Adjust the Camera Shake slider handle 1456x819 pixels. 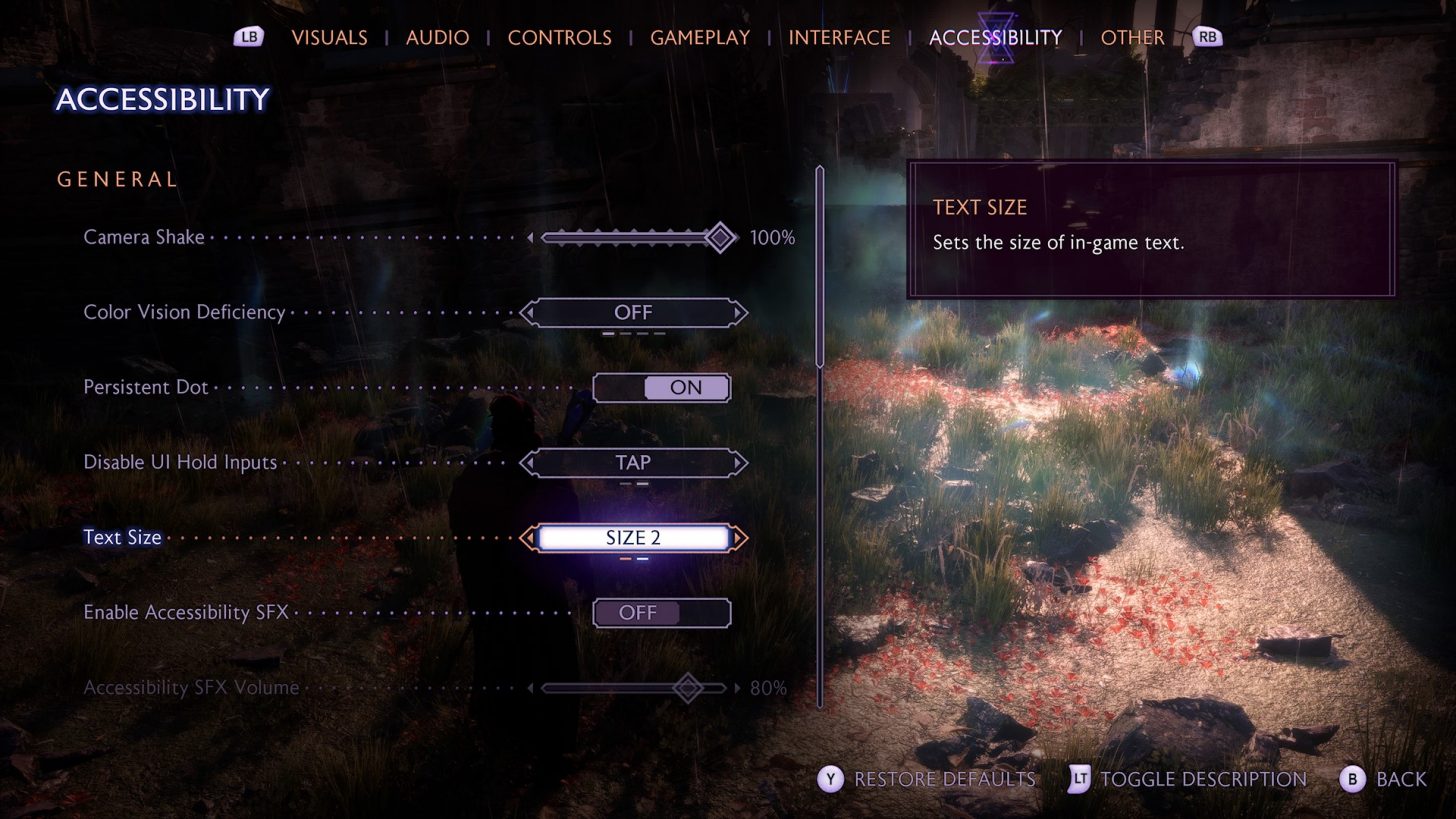pos(718,237)
